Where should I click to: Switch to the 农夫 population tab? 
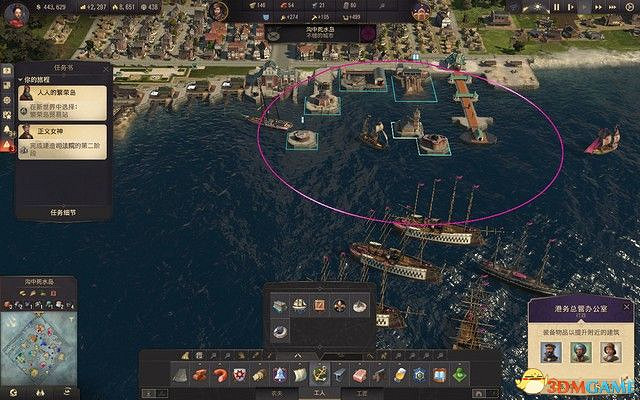pyautogui.click(x=277, y=393)
